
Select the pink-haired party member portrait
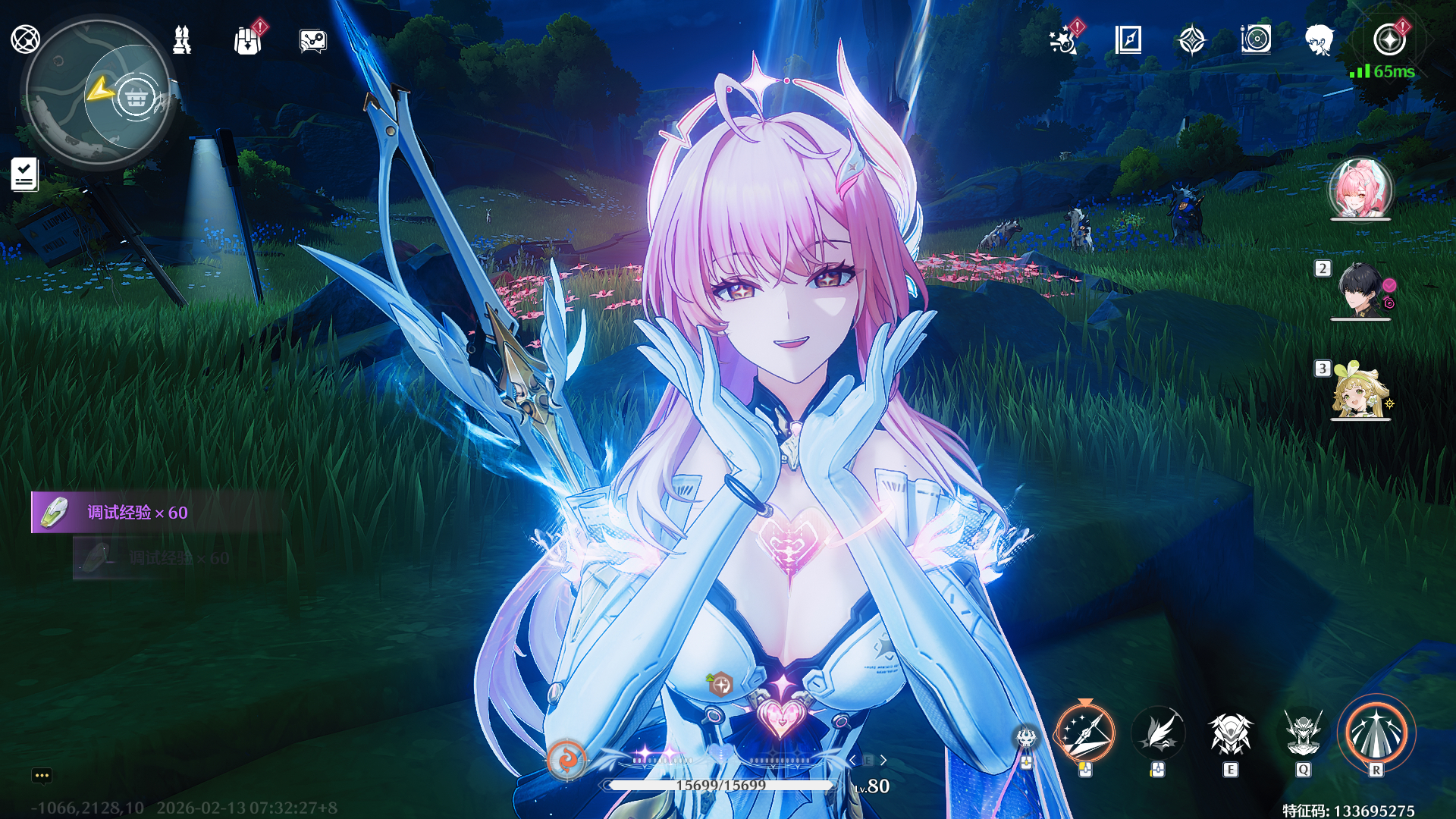(1360, 188)
